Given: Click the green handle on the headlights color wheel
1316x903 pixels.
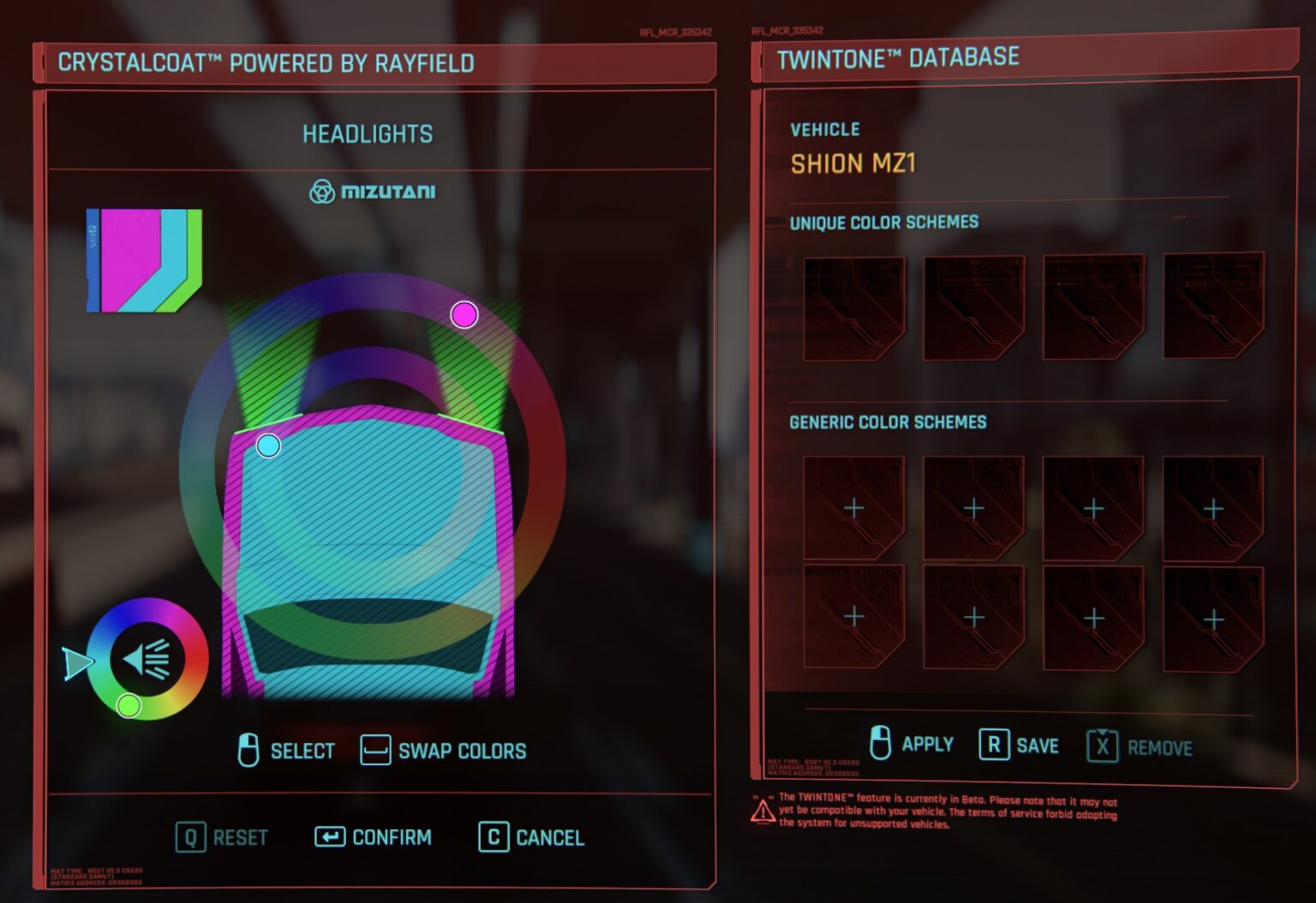Looking at the screenshot, I should click(129, 705).
